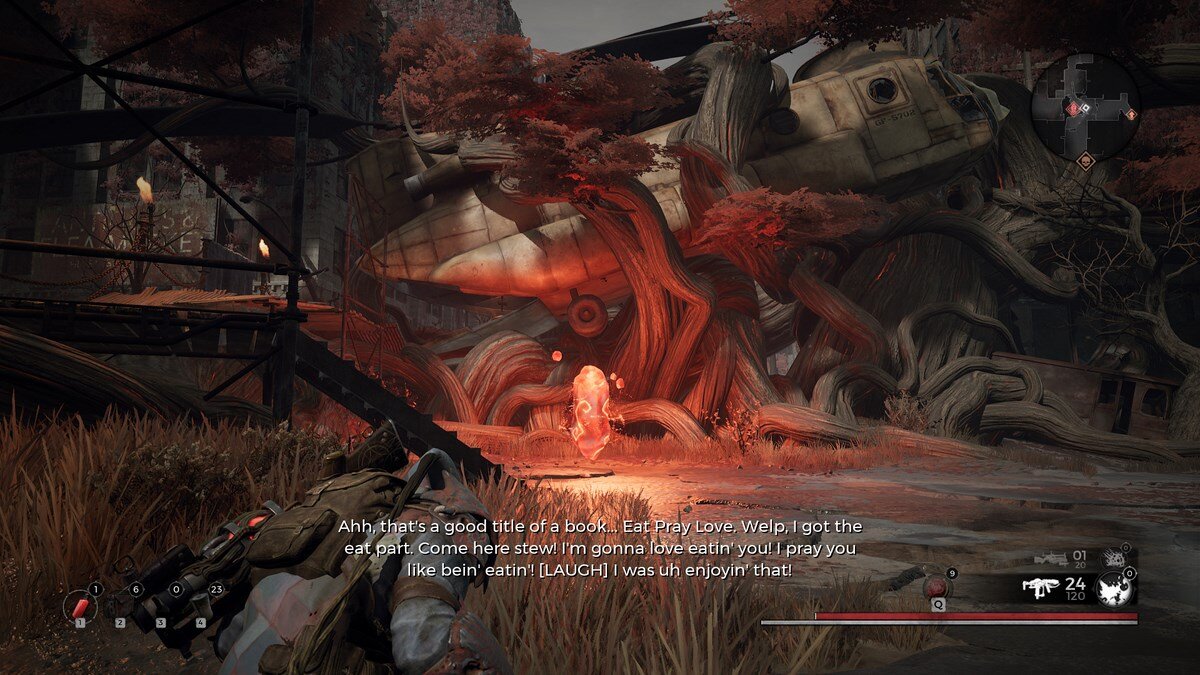Use the Dragon Heart healing item
The width and height of the screenshot is (1200, 675).
coord(937,587)
